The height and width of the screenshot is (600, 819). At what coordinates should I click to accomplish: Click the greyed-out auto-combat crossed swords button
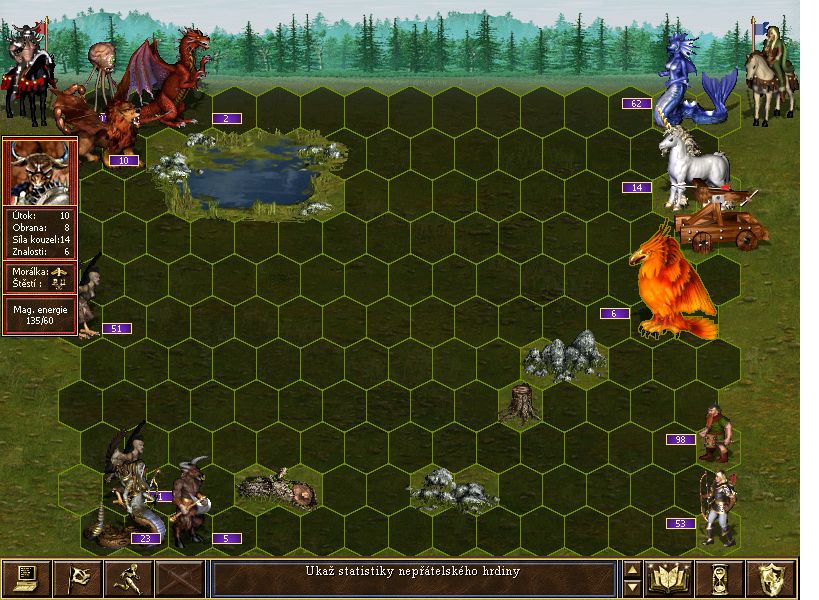(x=180, y=579)
